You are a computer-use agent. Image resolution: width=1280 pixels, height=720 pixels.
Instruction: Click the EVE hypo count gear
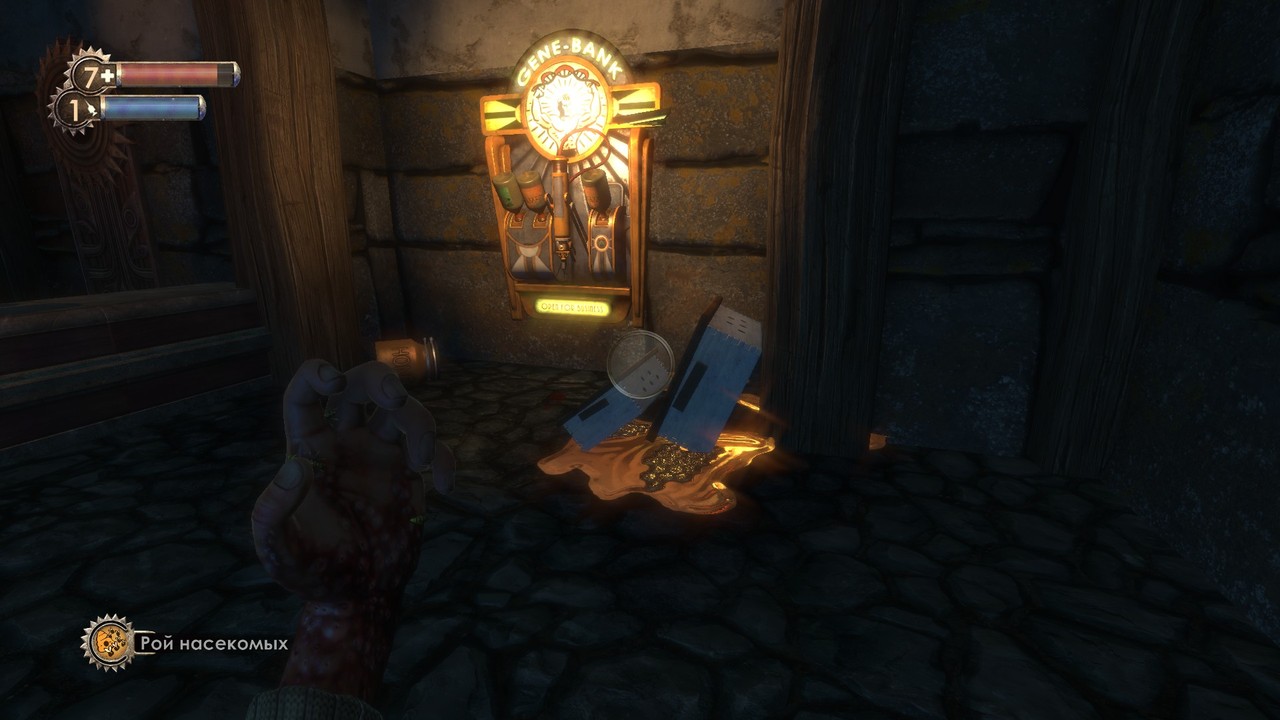(x=74, y=108)
